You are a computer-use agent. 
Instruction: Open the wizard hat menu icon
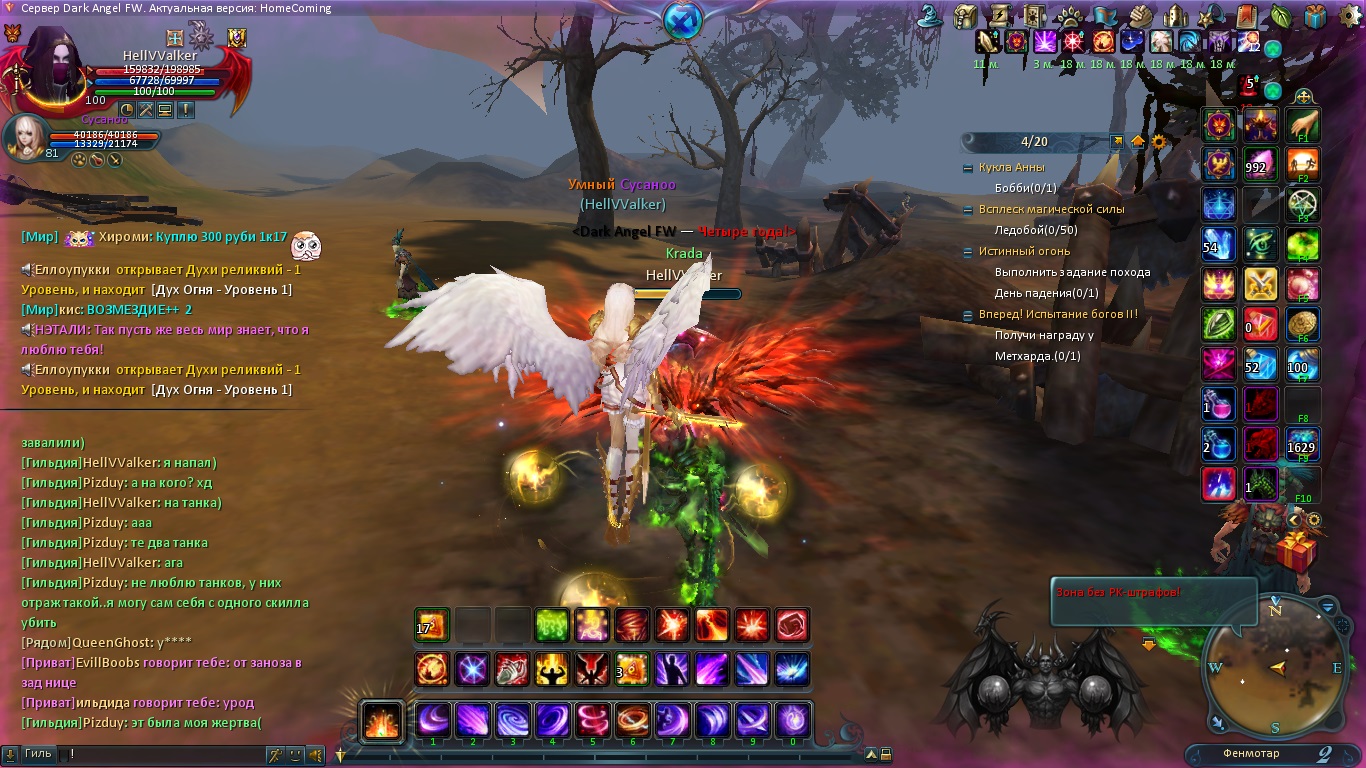pyautogui.click(x=932, y=16)
